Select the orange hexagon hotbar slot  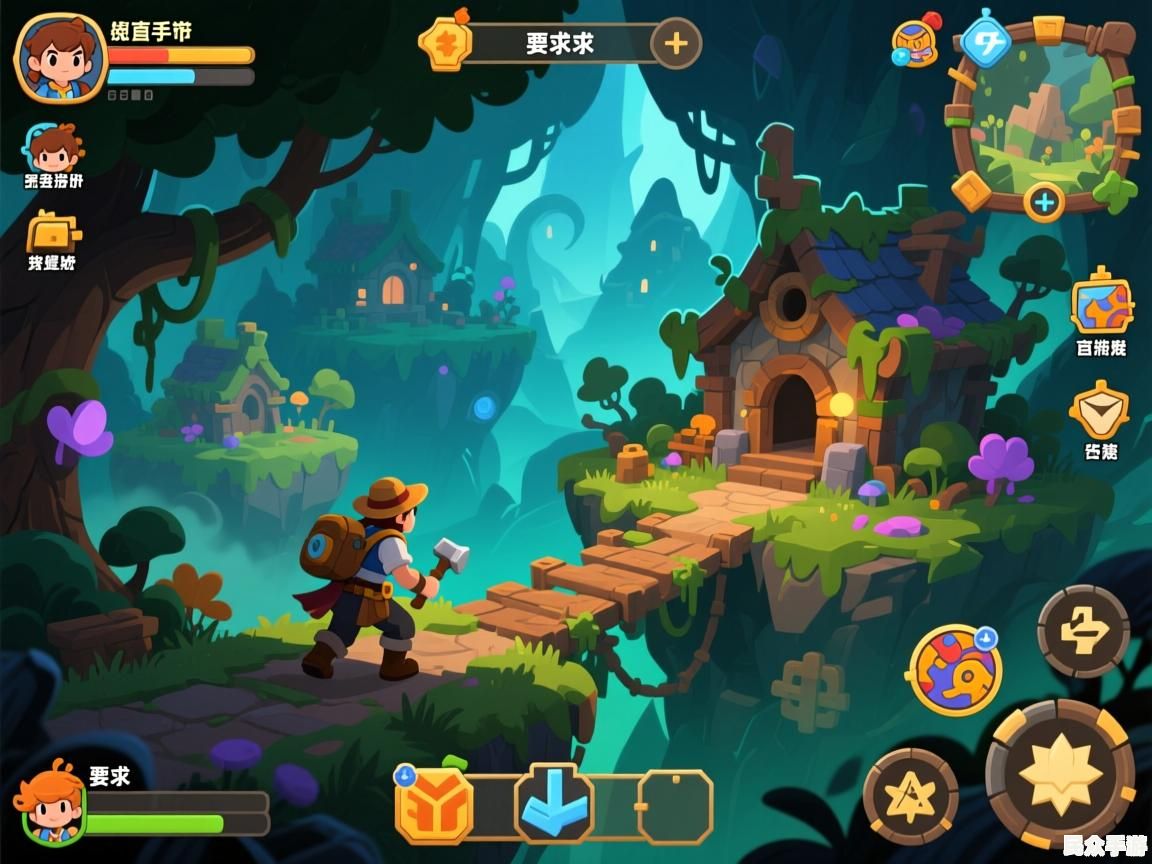tap(434, 806)
